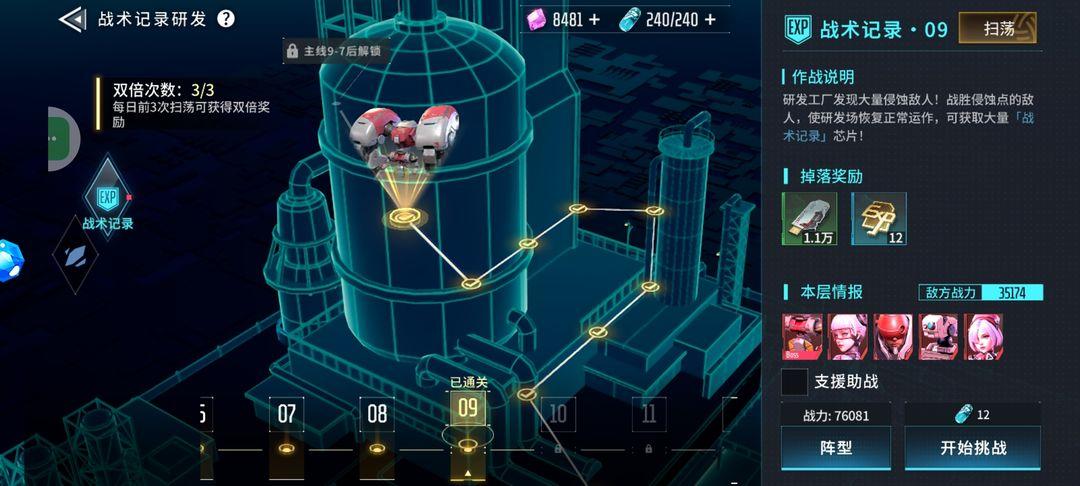The width and height of the screenshot is (1080, 486).
Task: Select the cleared stage 09
Action: click(x=467, y=408)
